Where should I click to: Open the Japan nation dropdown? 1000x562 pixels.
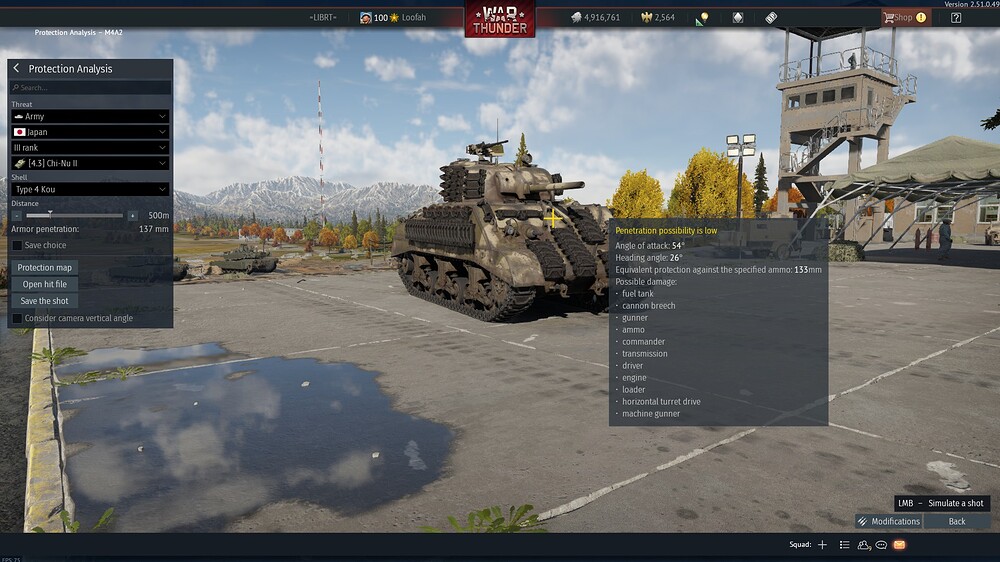[x=90, y=132]
